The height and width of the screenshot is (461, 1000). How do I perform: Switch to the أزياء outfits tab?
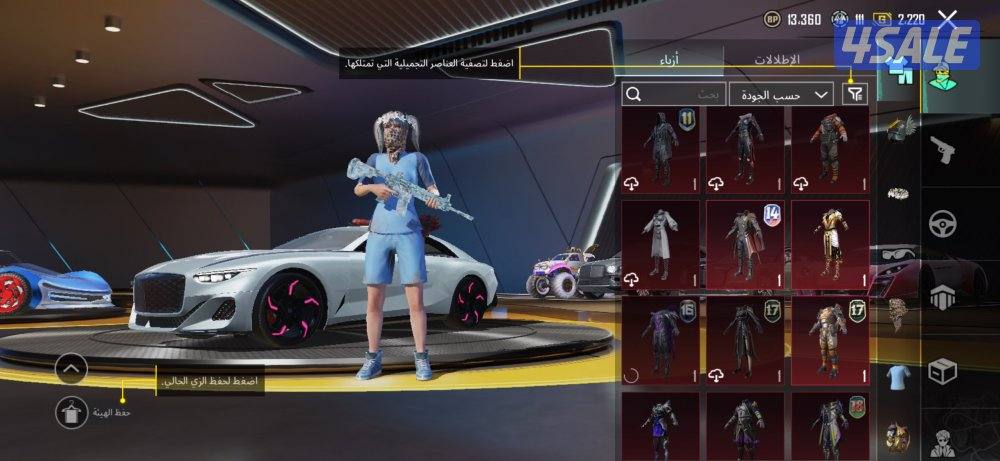point(674,59)
